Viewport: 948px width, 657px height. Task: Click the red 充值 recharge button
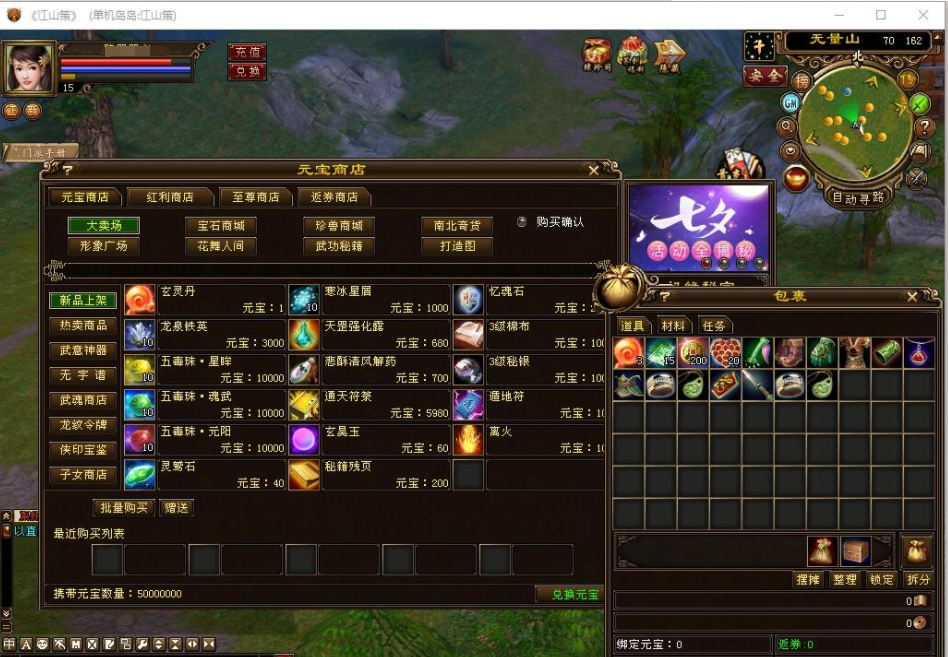point(246,52)
